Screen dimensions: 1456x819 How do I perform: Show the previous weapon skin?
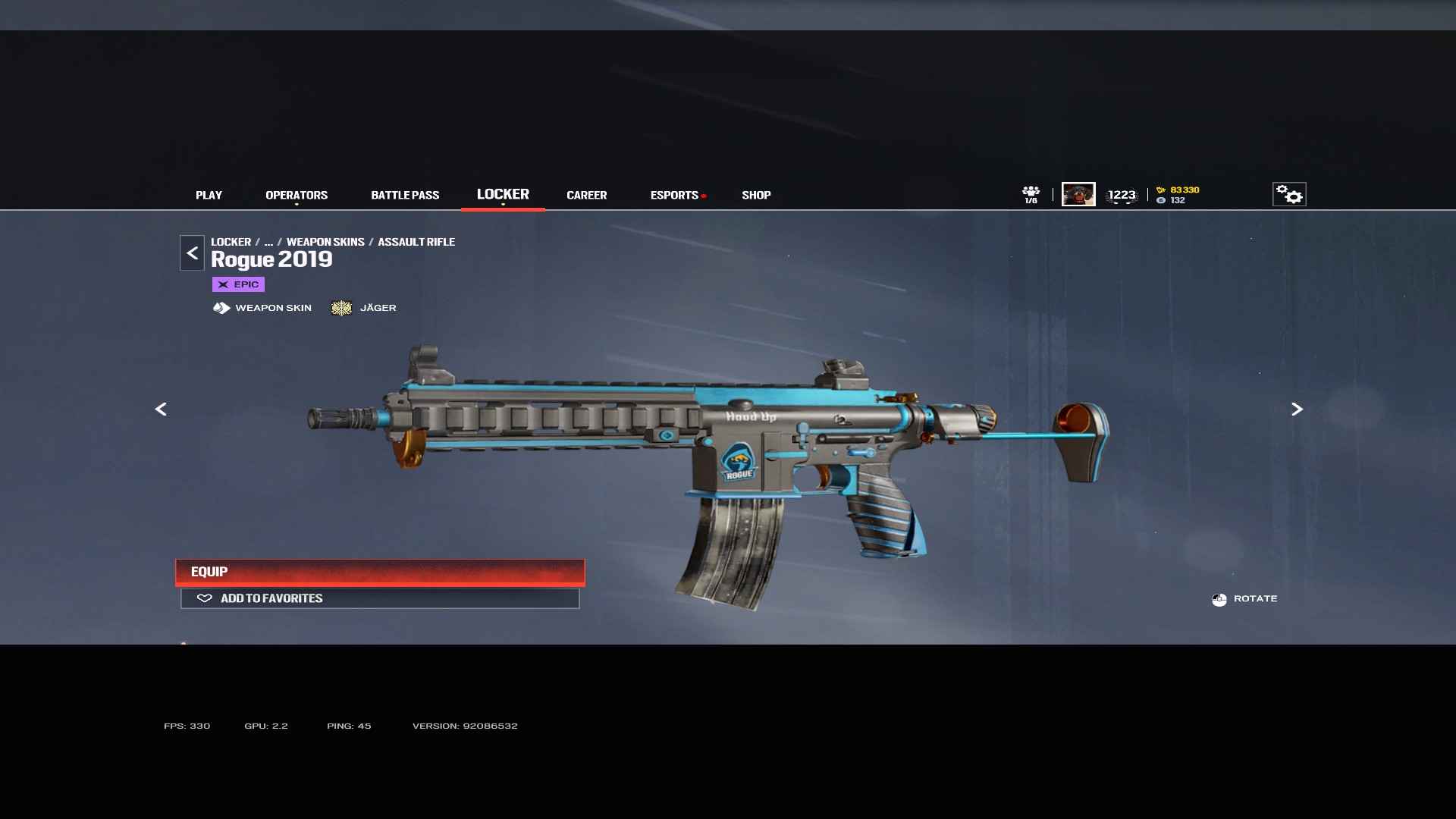pos(161,409)
